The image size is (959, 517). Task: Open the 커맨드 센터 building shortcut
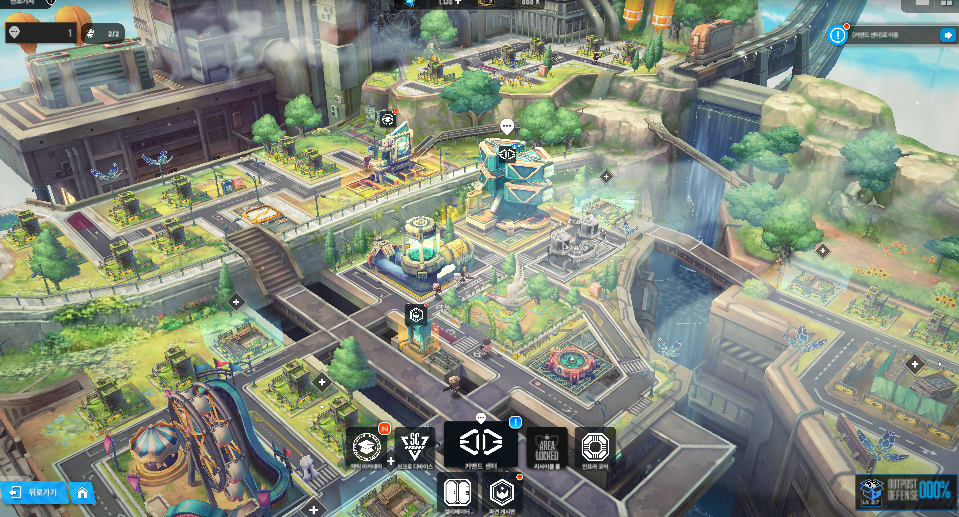(480, 444)
